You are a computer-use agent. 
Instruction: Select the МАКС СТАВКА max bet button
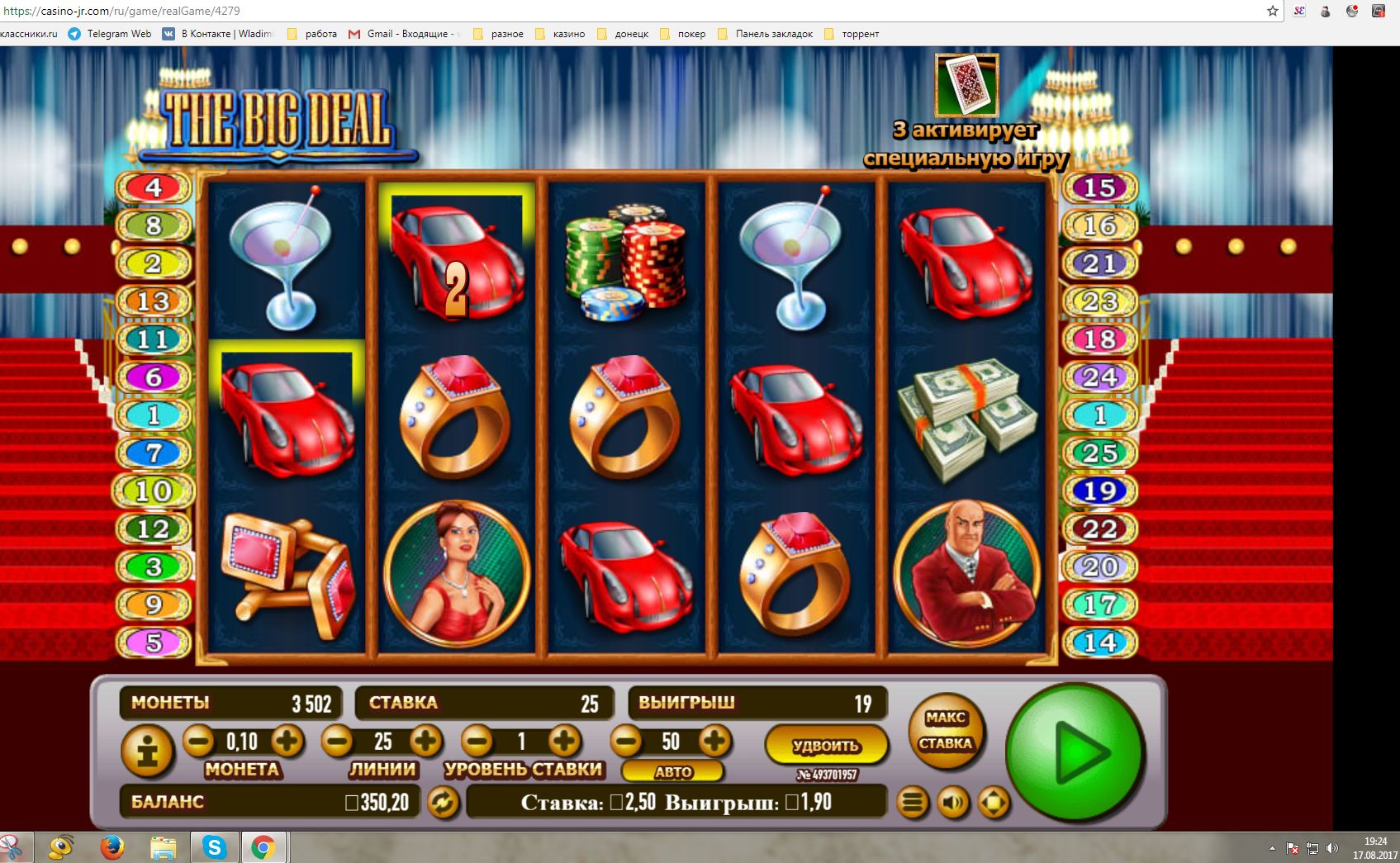point(946,731)
